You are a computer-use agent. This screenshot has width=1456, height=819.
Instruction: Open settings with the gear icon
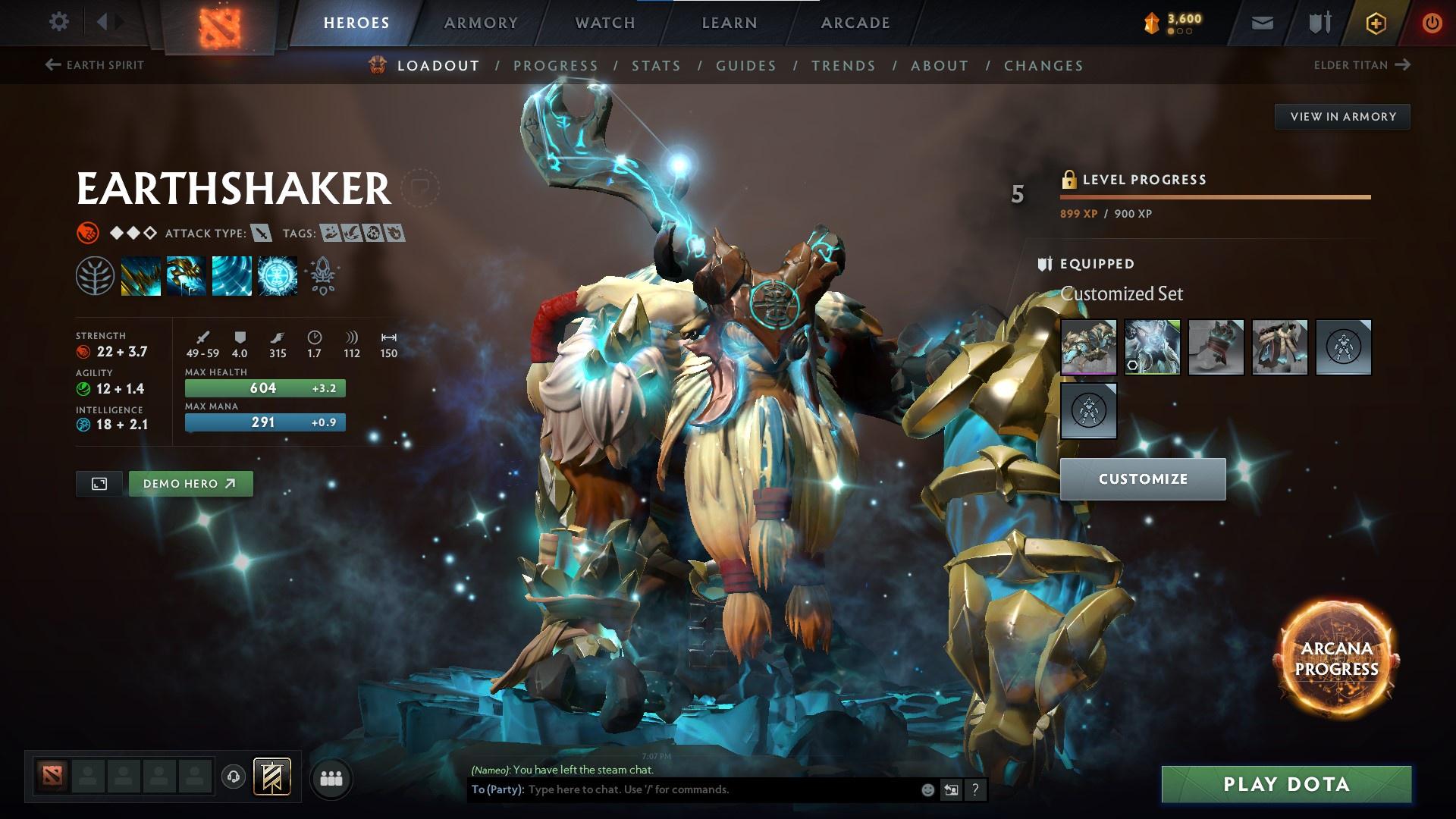[58, 22]
